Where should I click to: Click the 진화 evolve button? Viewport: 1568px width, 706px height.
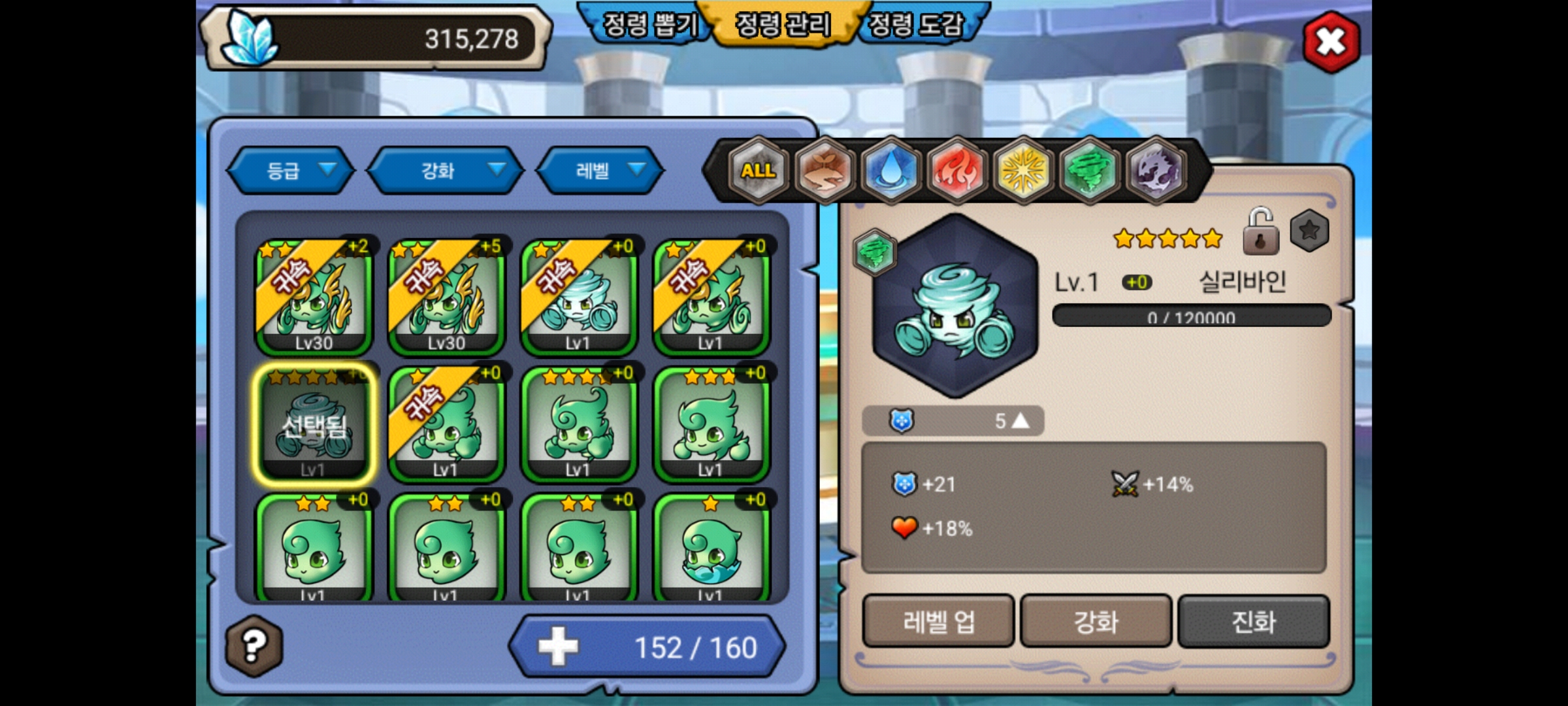pyautogui.click(x=1253, y=621)
